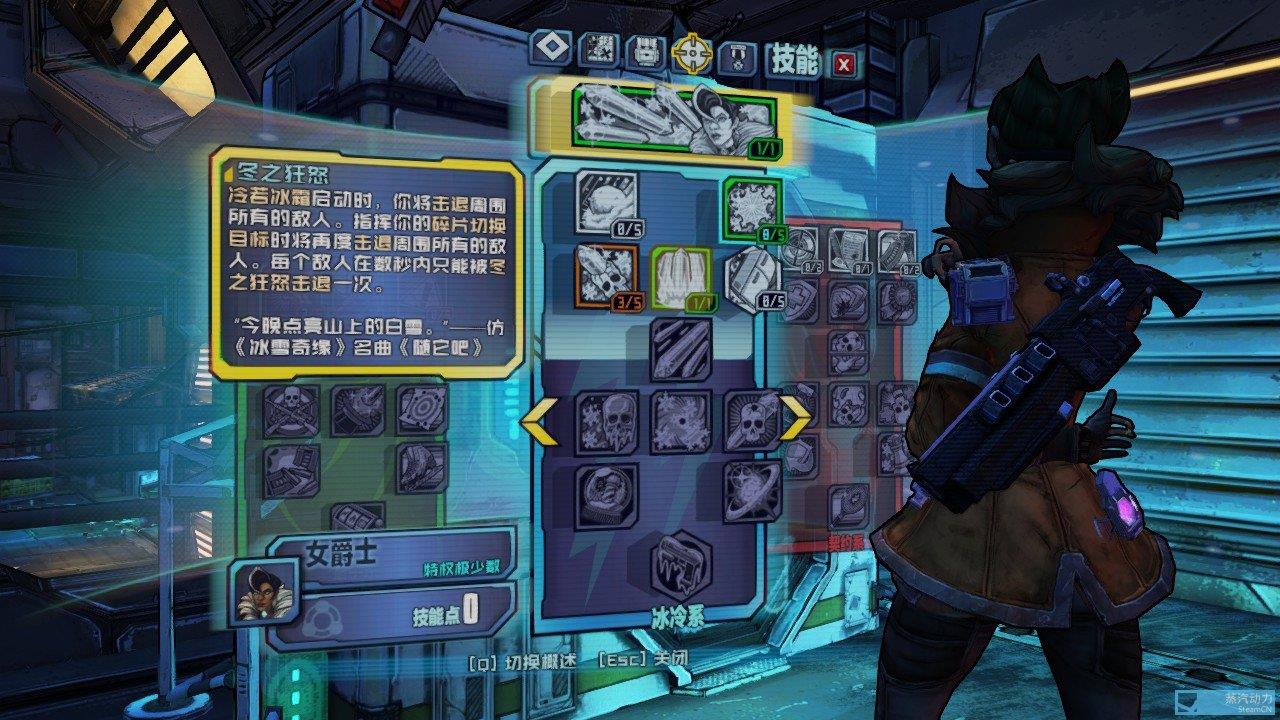Click the orange-bordered skill with 3/5 points

(605, 277)
